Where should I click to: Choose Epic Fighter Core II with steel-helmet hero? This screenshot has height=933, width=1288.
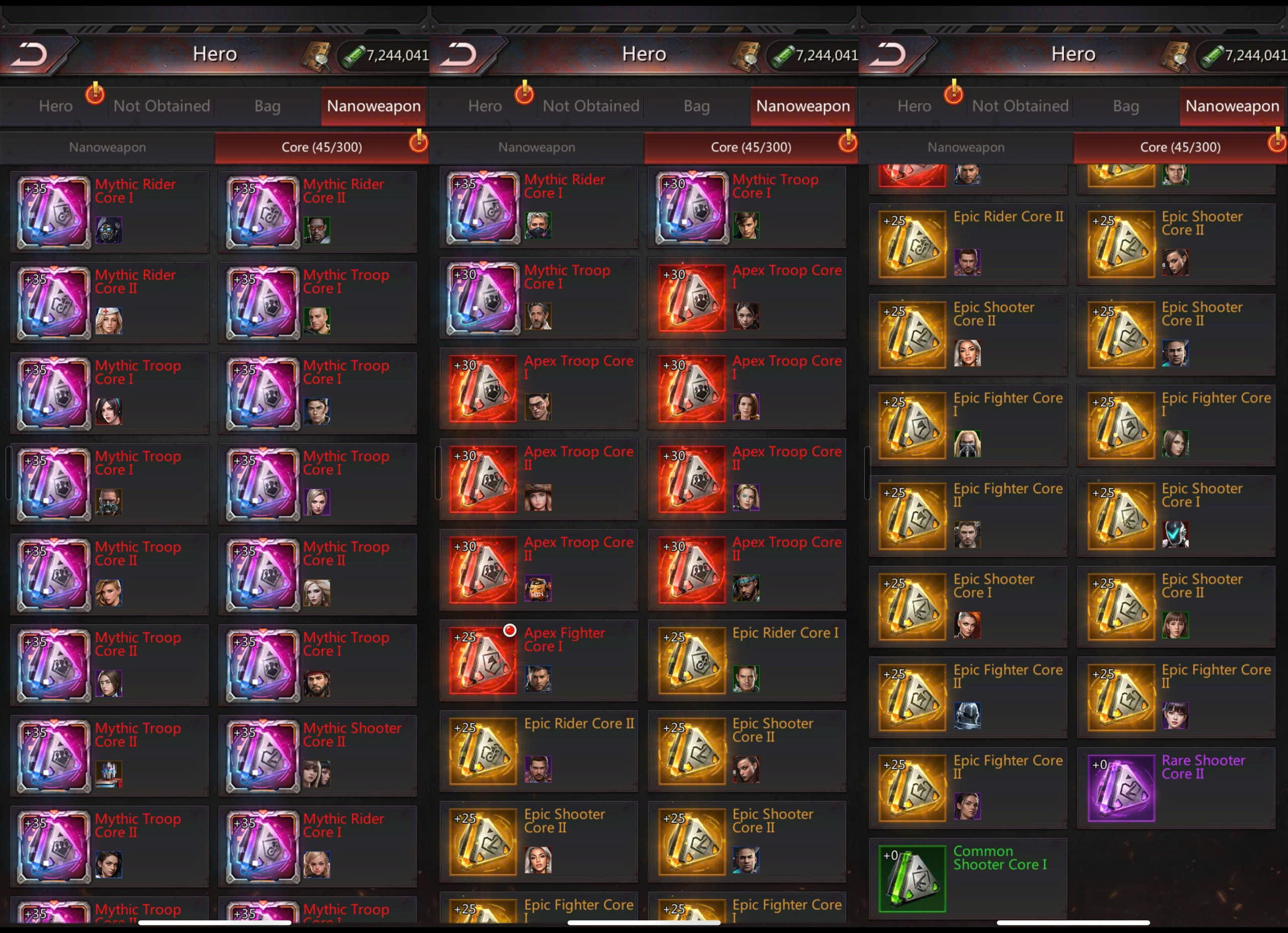click(x=912, y=697)
